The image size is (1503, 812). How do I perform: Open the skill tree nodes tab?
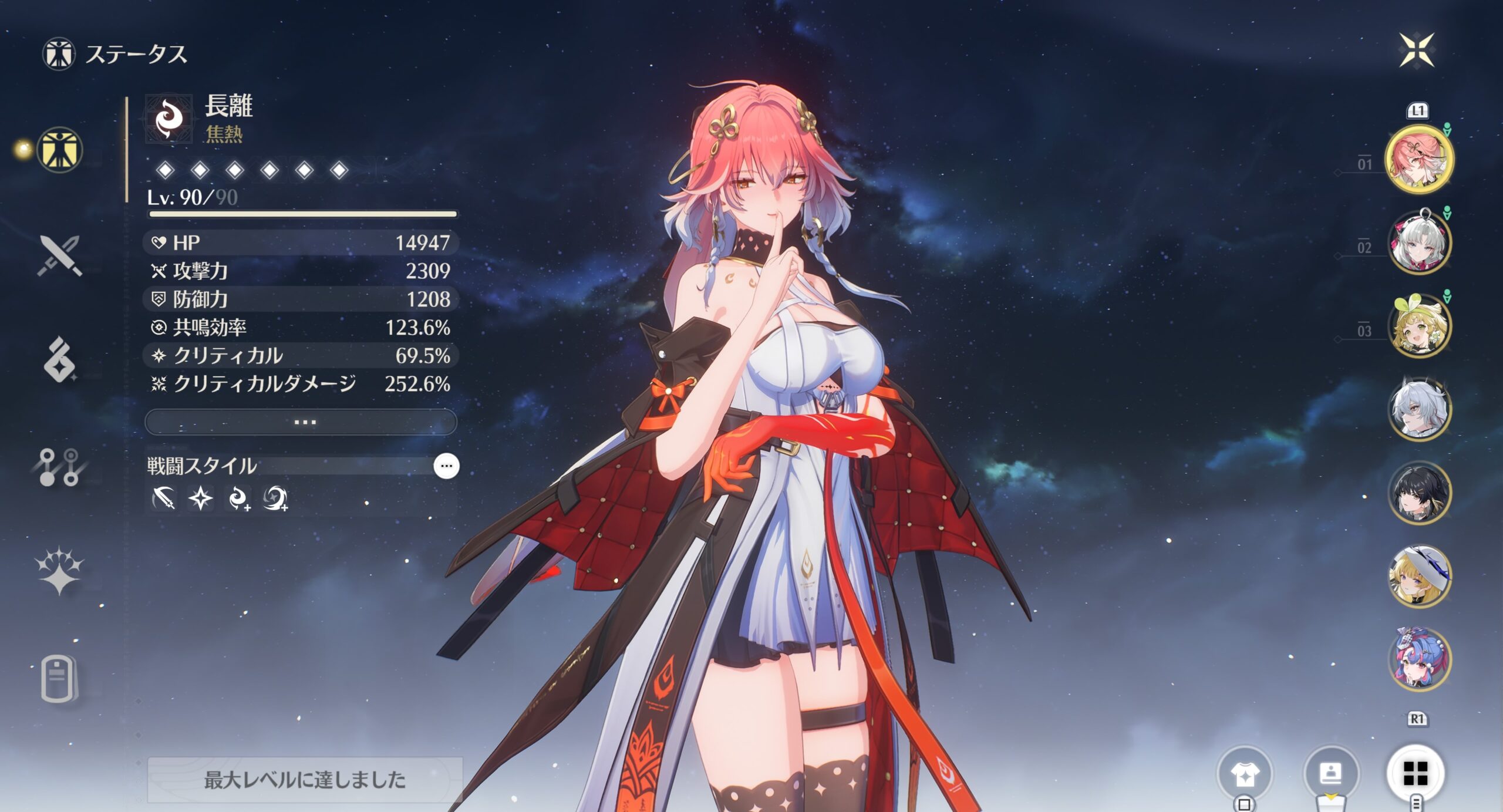pos(59,468)
